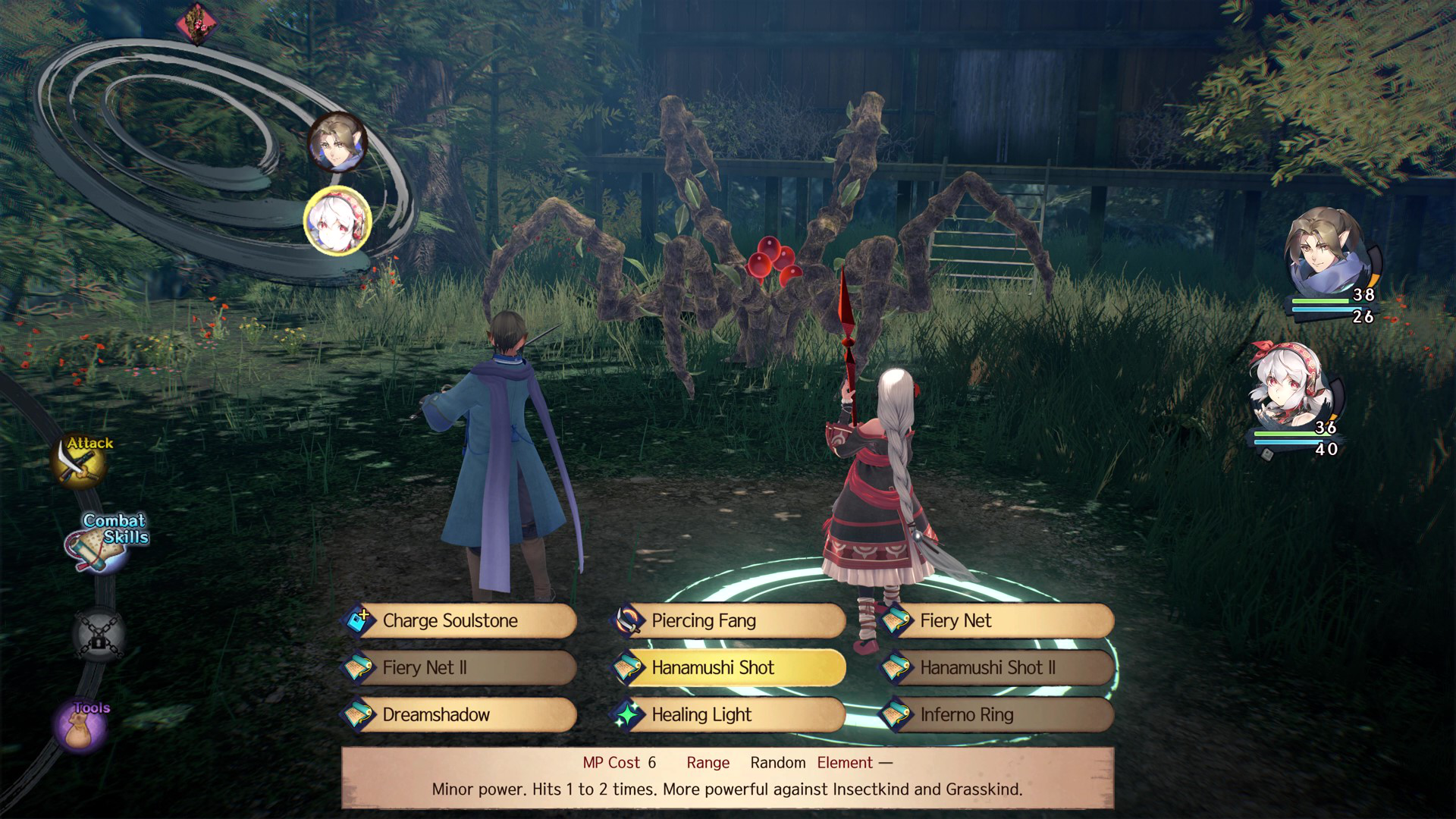Screen dimensions: 1456x819
Task: Click the enemy marker on the turn wheel
Action: point(197,24)
